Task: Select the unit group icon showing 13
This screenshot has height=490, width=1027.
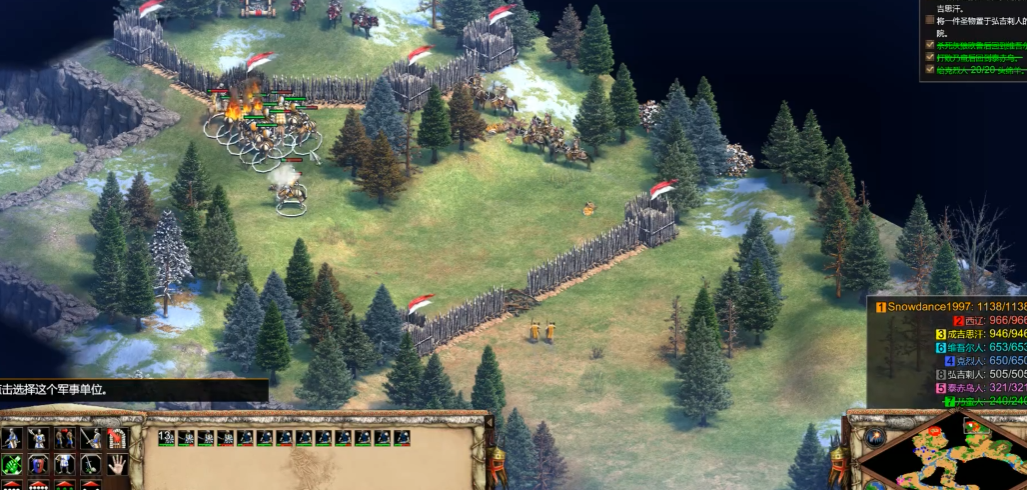Action: [x=167, y=438]
